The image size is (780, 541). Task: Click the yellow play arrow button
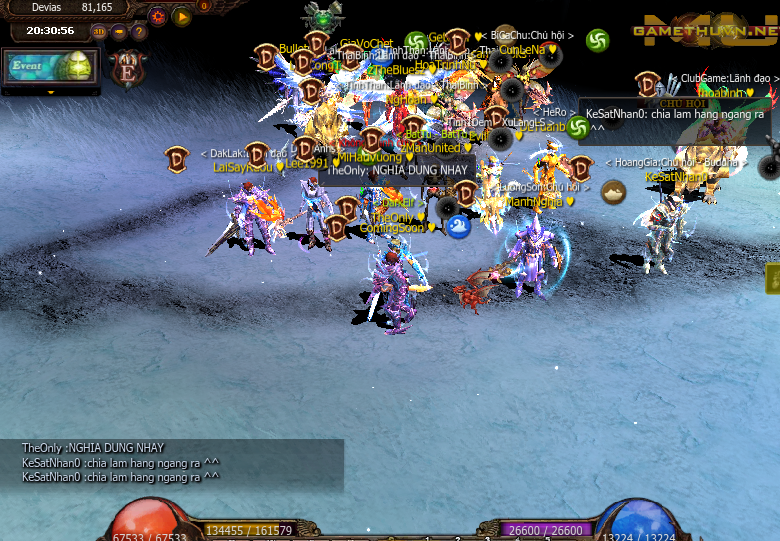[181, 16]
